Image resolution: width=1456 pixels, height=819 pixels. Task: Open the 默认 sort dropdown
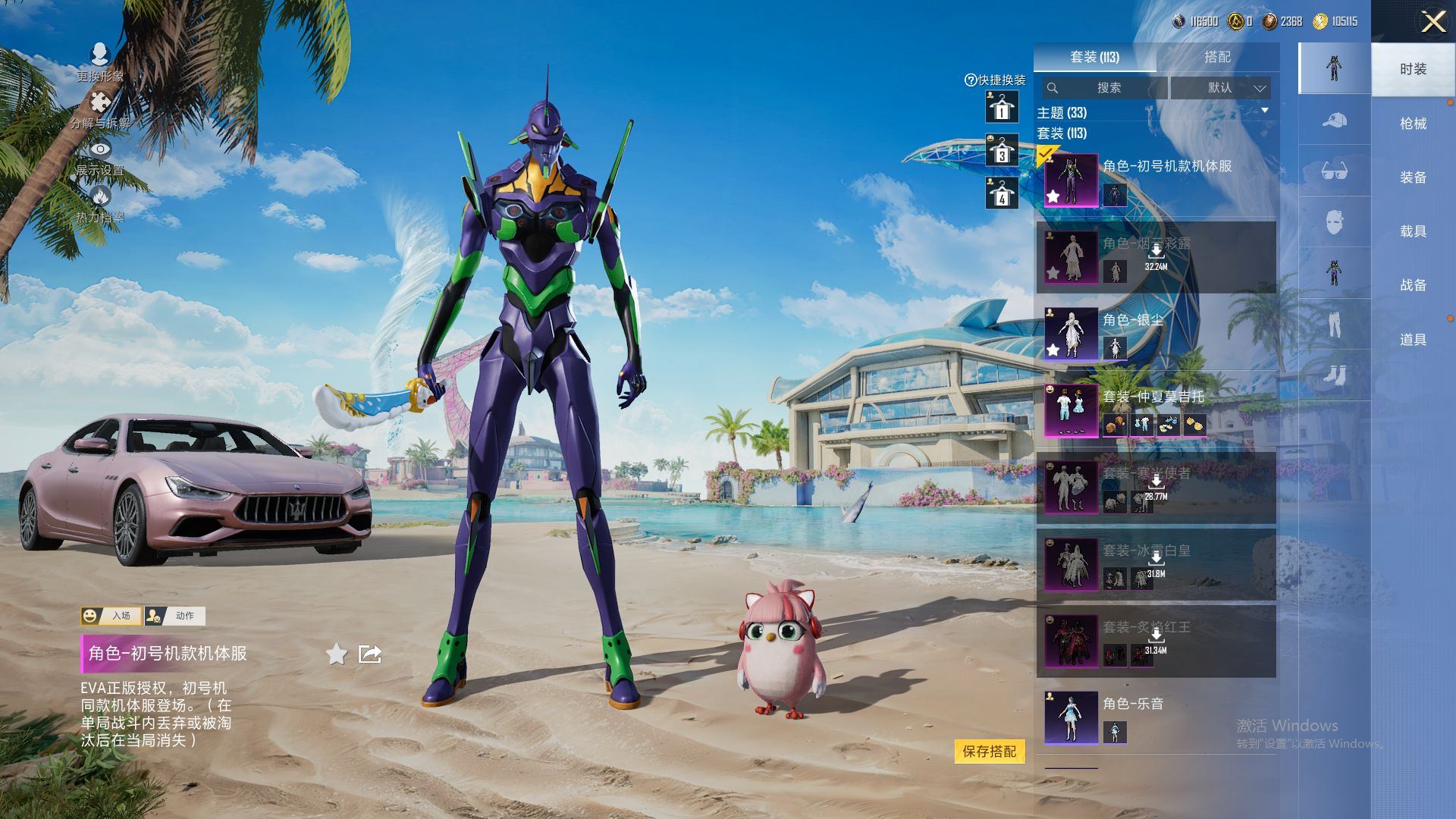pos(1220,88)
